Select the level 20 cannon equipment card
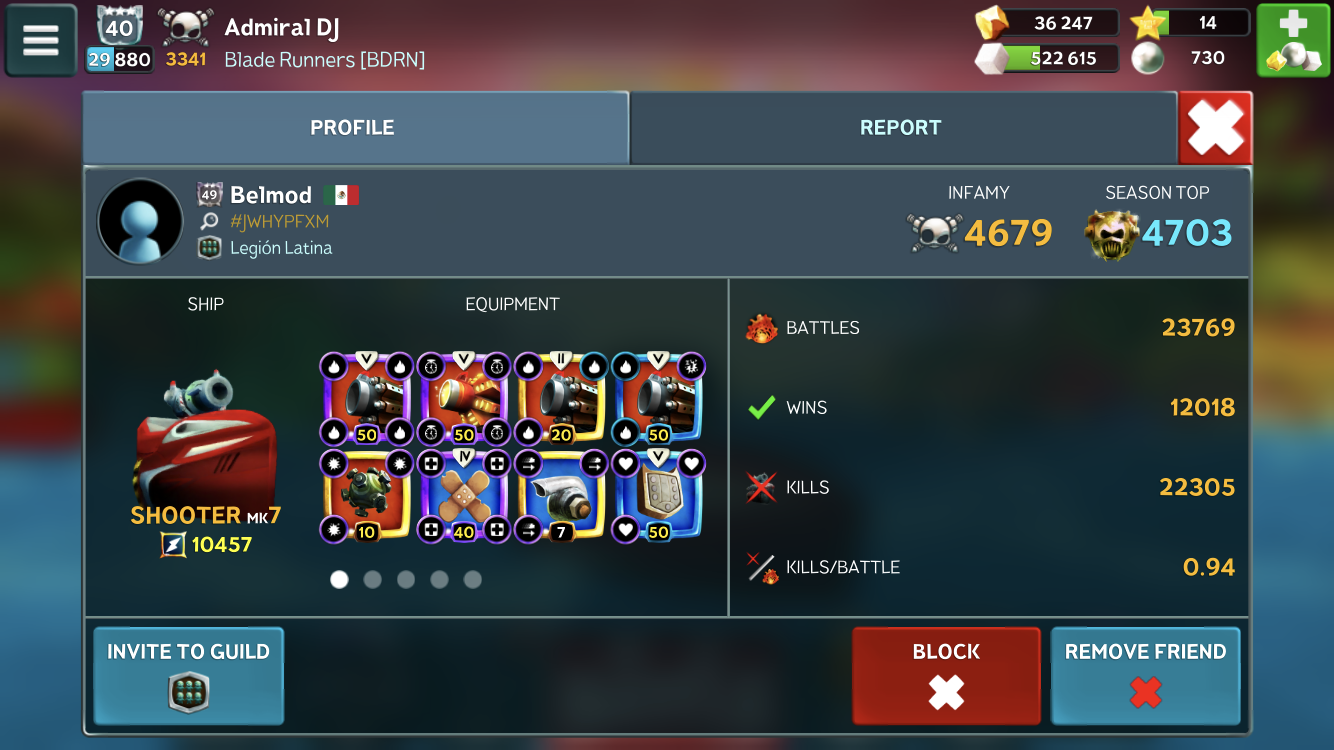This screenshot has width=1334, height=750. [562, 399]
